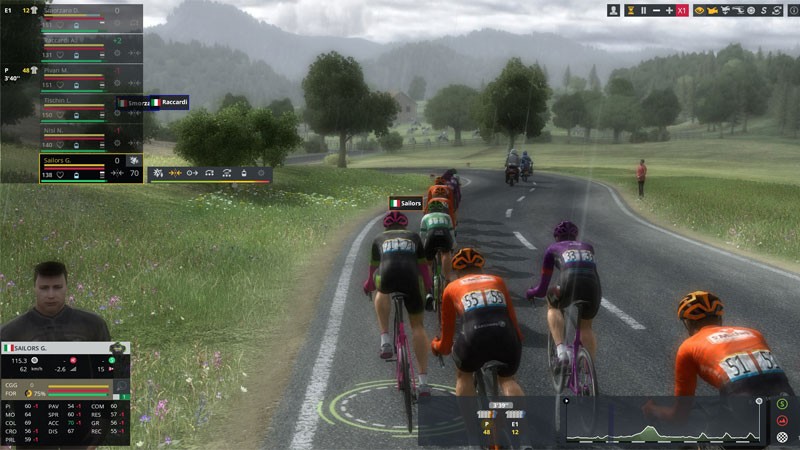Pause the race simulation
The height and width of the screenshot is (450, 800).
[x=644, y=10]
